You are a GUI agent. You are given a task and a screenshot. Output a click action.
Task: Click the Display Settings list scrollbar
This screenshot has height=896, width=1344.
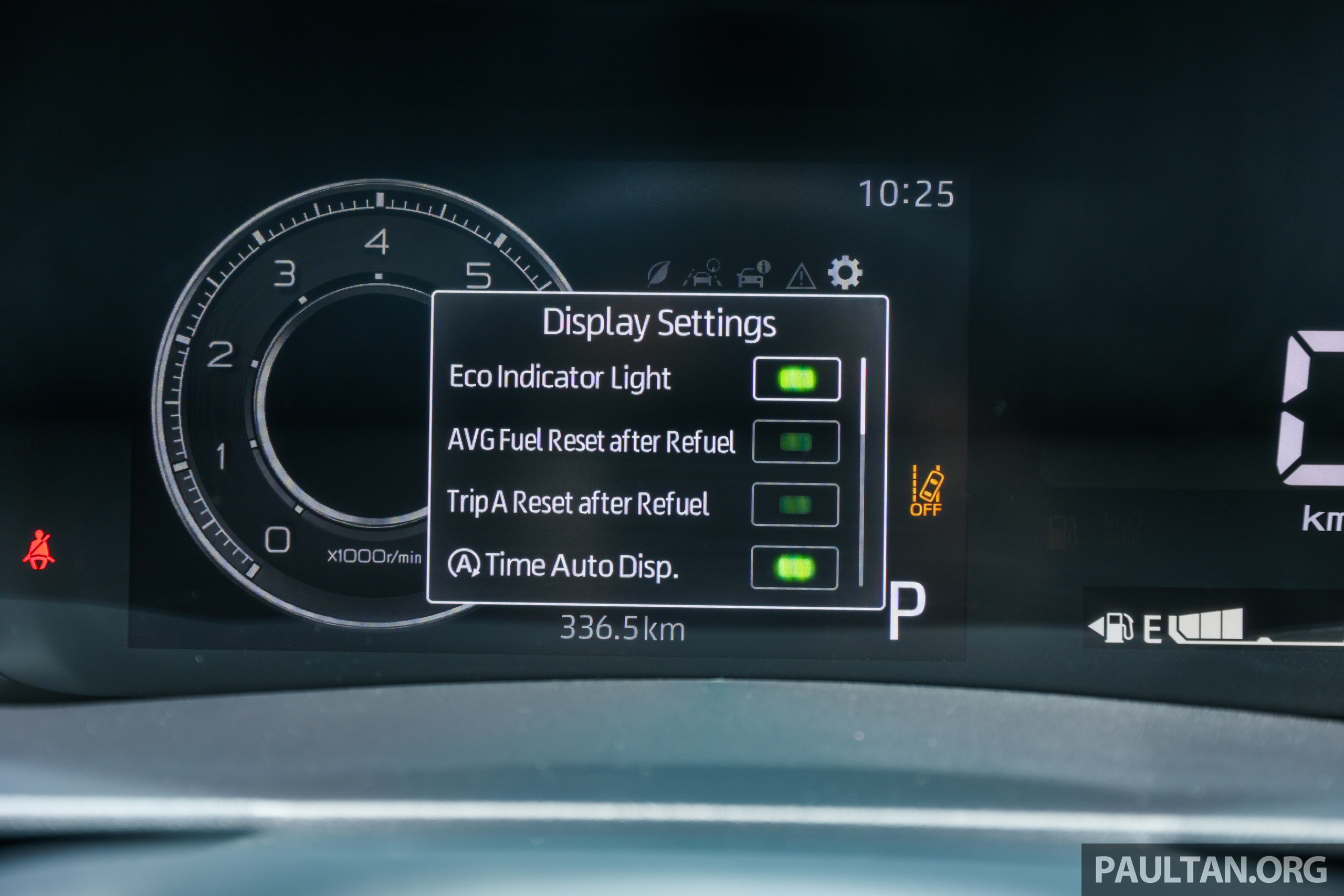tap(862, 471)
